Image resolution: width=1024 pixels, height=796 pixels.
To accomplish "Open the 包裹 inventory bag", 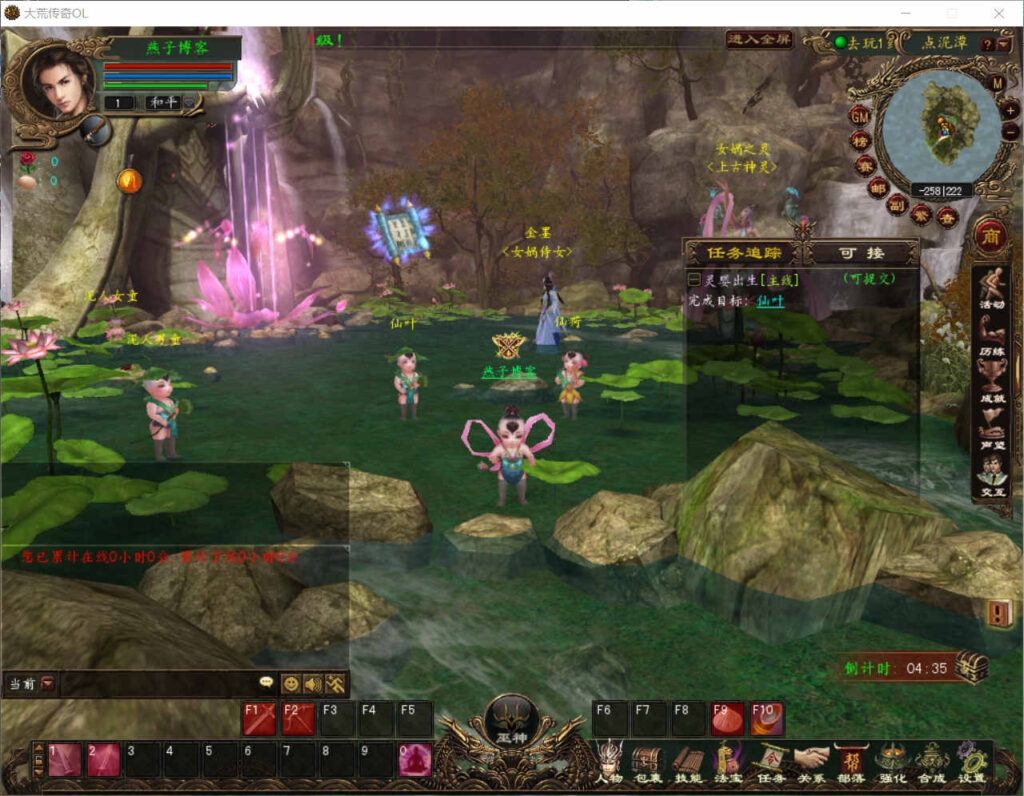I will pyautogui.click(x=647, y=759).
